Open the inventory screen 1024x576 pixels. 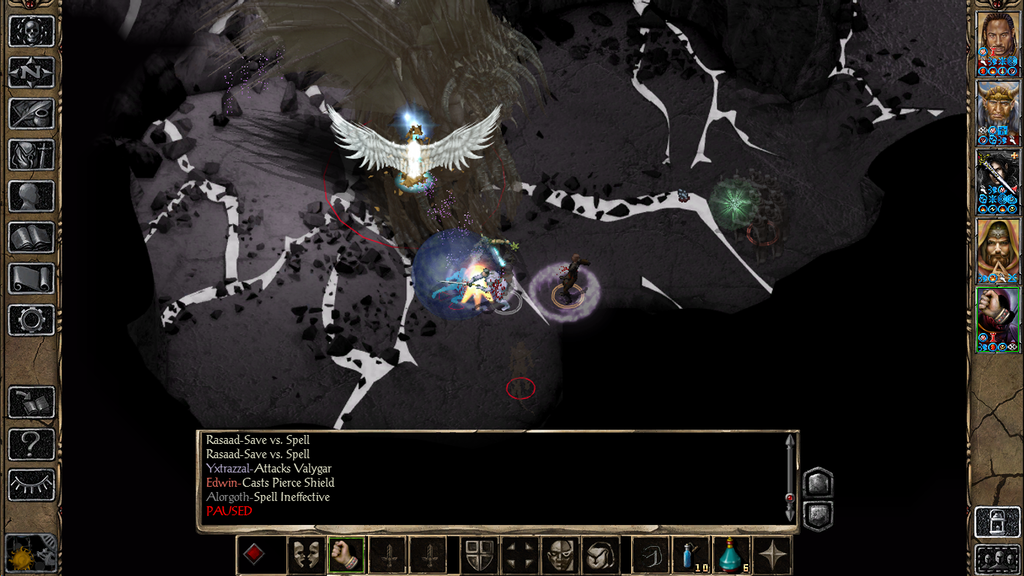(x=30, y=154)
